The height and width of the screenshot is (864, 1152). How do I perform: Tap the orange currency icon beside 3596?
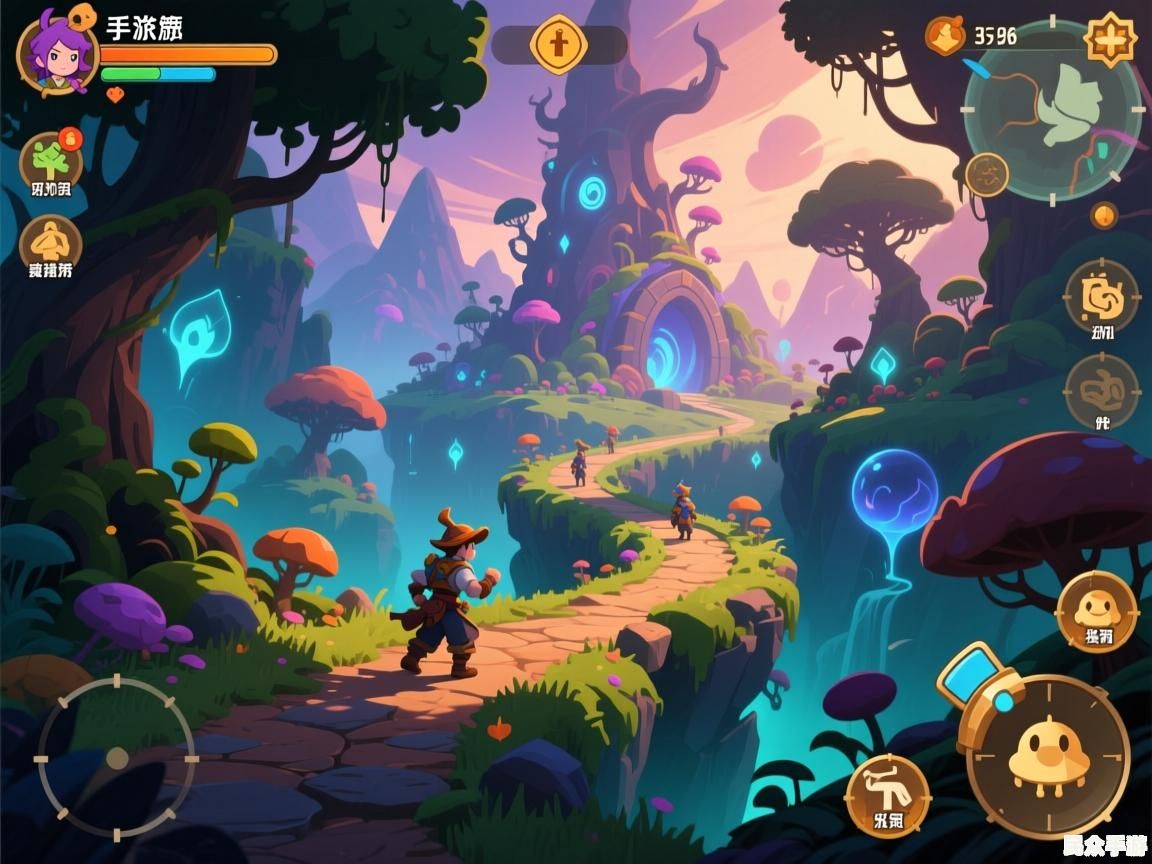pyautogui.click(x=945, y=36)
